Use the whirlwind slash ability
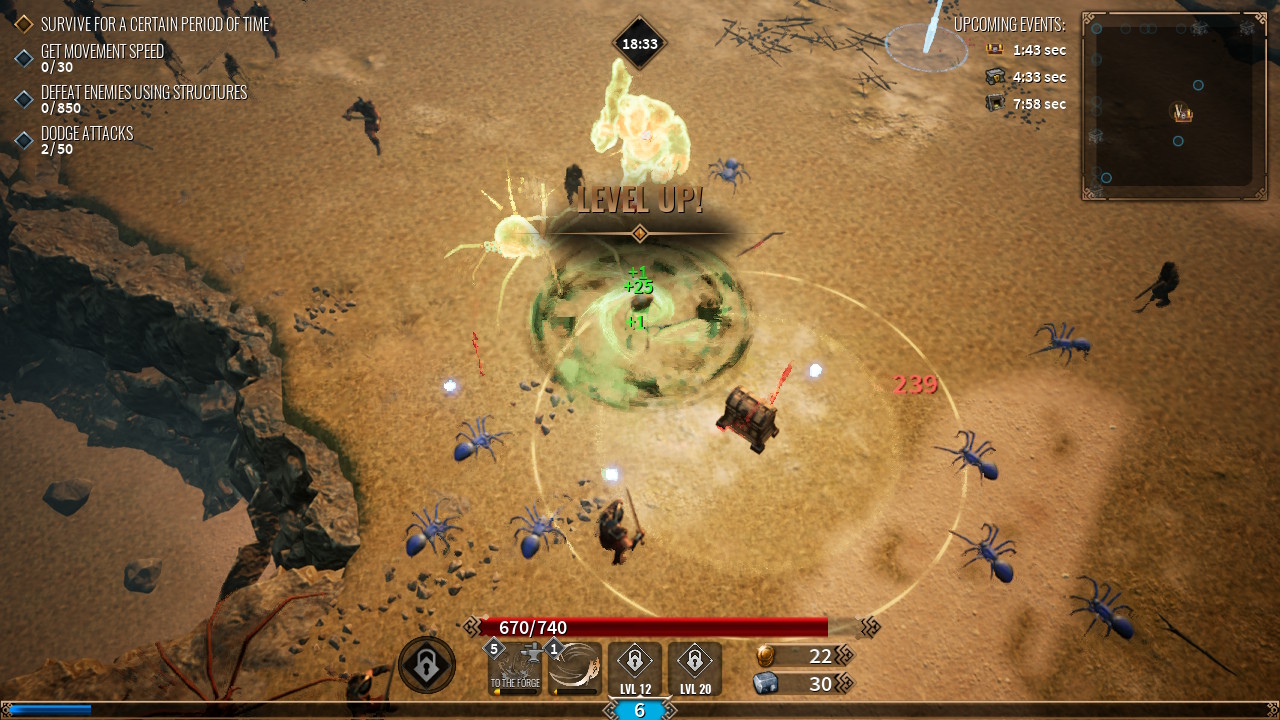Screen dimensions: 1280x720 (x=575, y=668)
